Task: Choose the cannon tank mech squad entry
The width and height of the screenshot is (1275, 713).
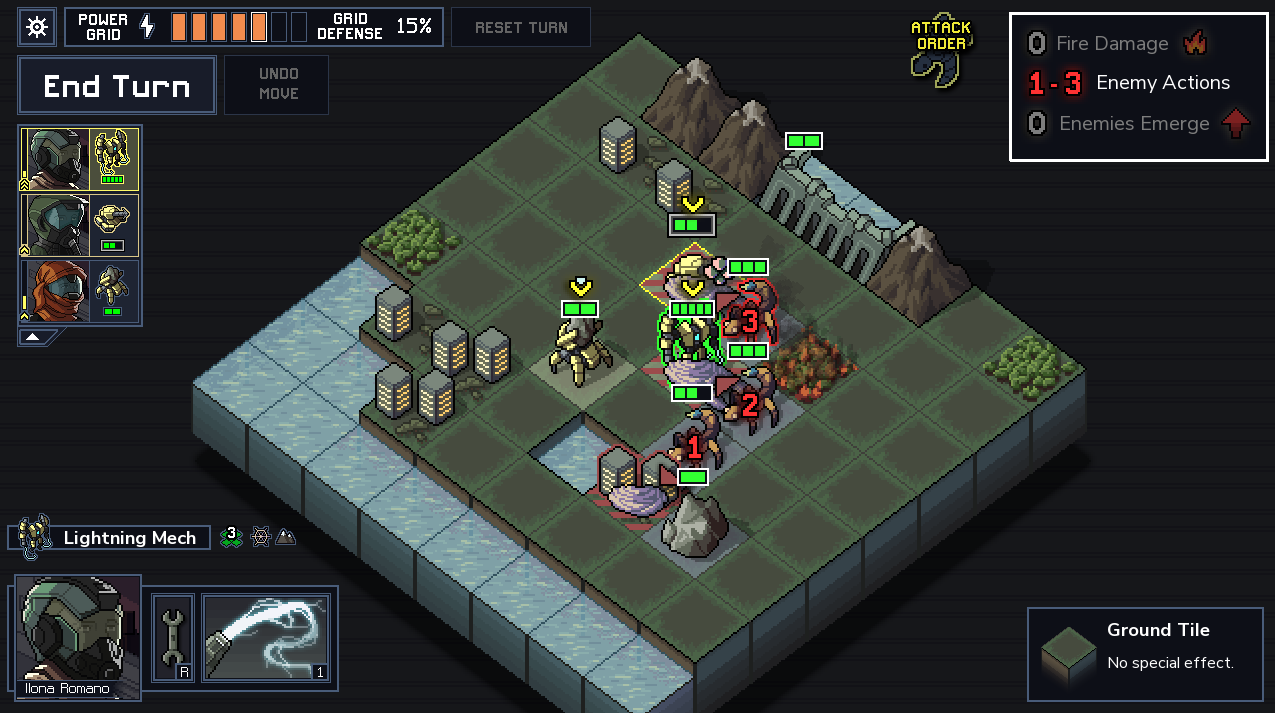Action: (80, 226)
